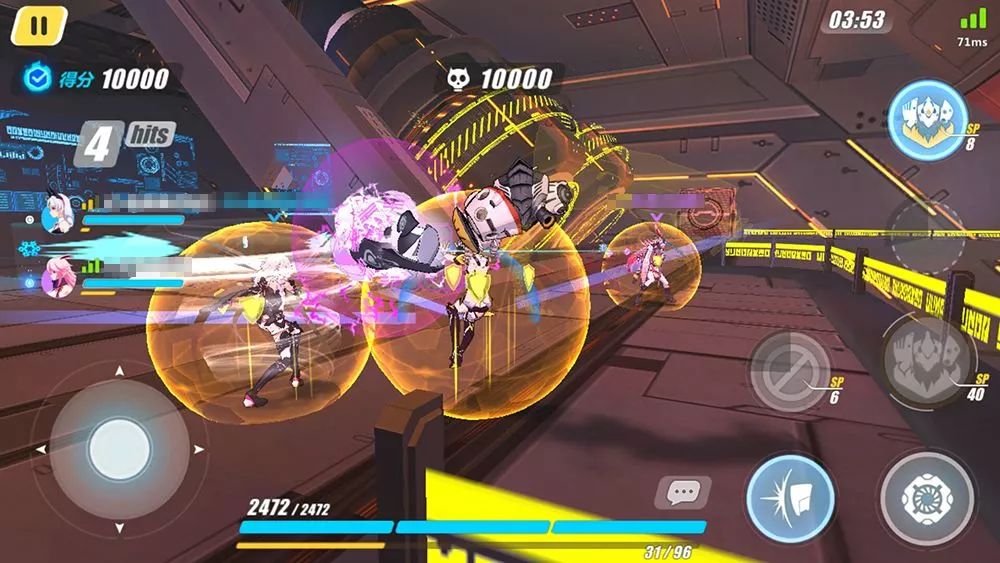Pause the game with the yellow button
The width and height of the screenshot is (1000, 563).
pyautogui.click(x=38, y=26)
